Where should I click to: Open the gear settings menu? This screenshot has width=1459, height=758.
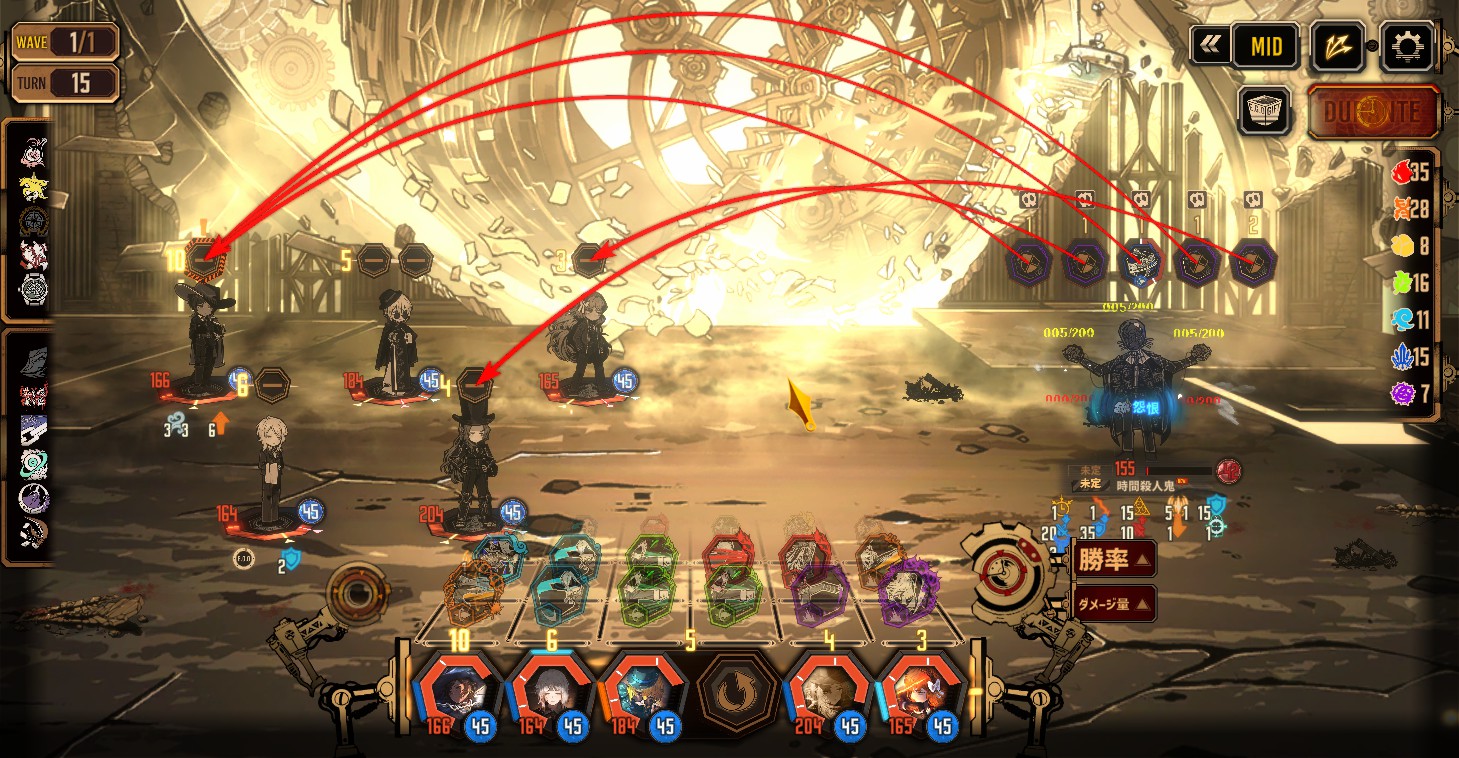1407,46
